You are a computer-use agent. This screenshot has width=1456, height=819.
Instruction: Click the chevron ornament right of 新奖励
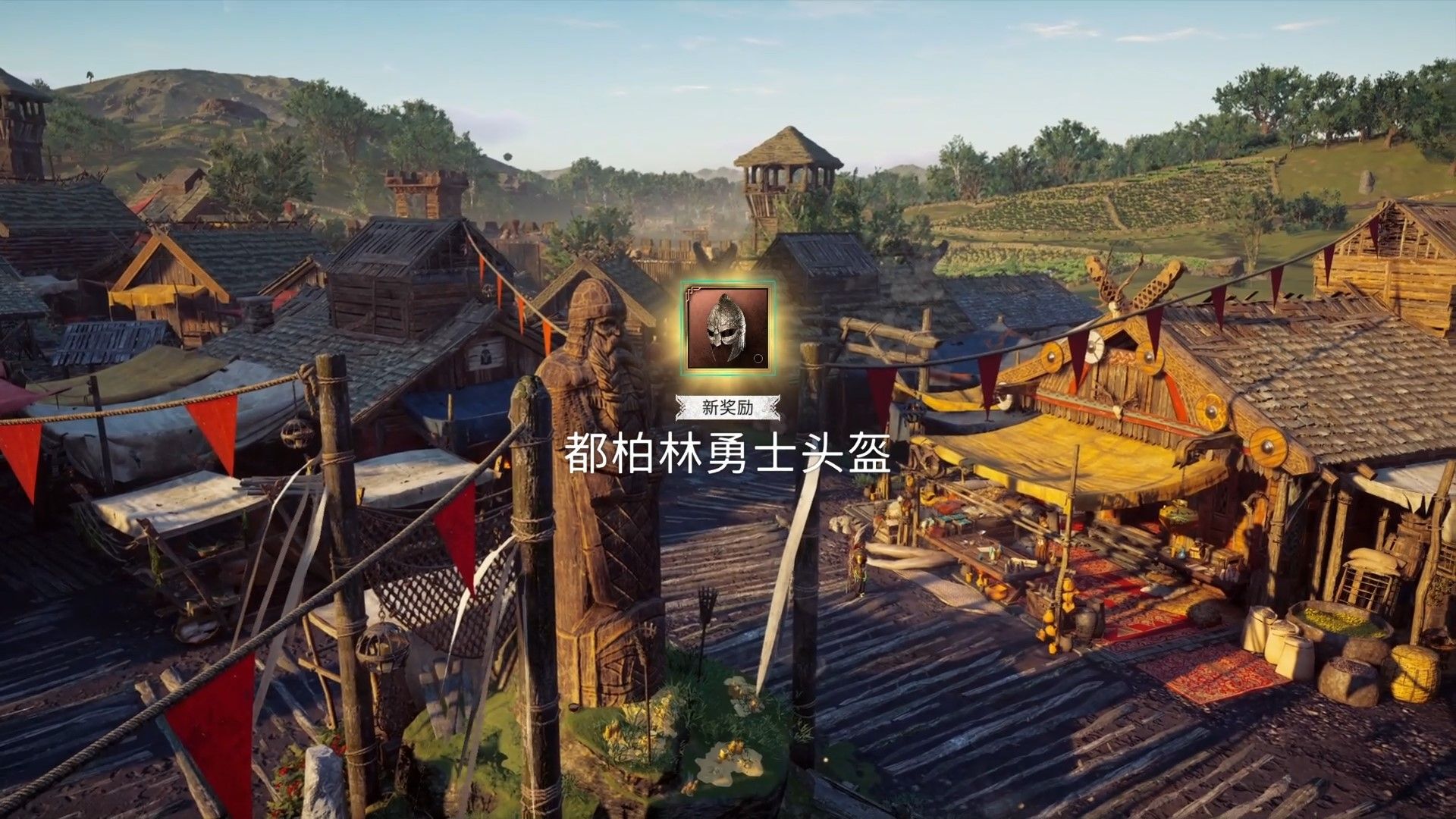[x=773, y=407]
